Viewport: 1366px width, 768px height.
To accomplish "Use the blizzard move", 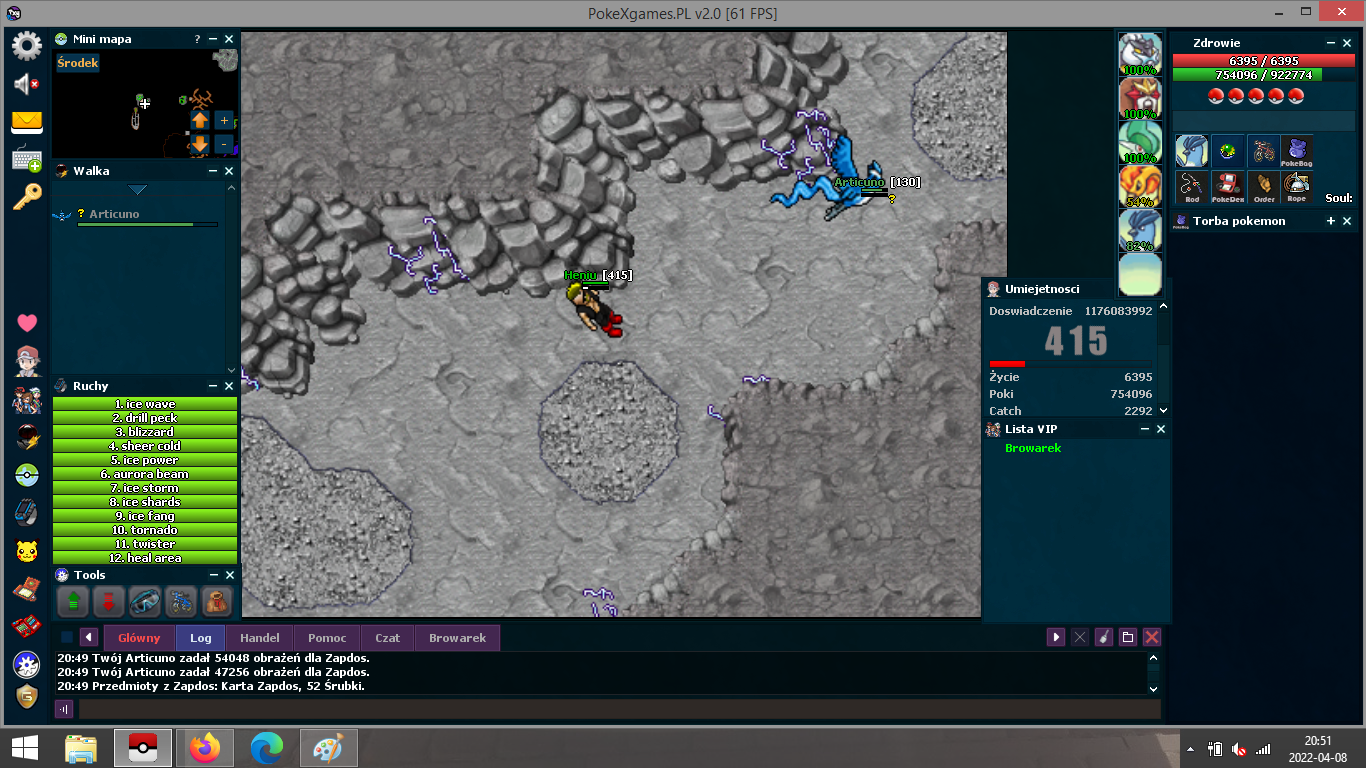I will 145,432.
